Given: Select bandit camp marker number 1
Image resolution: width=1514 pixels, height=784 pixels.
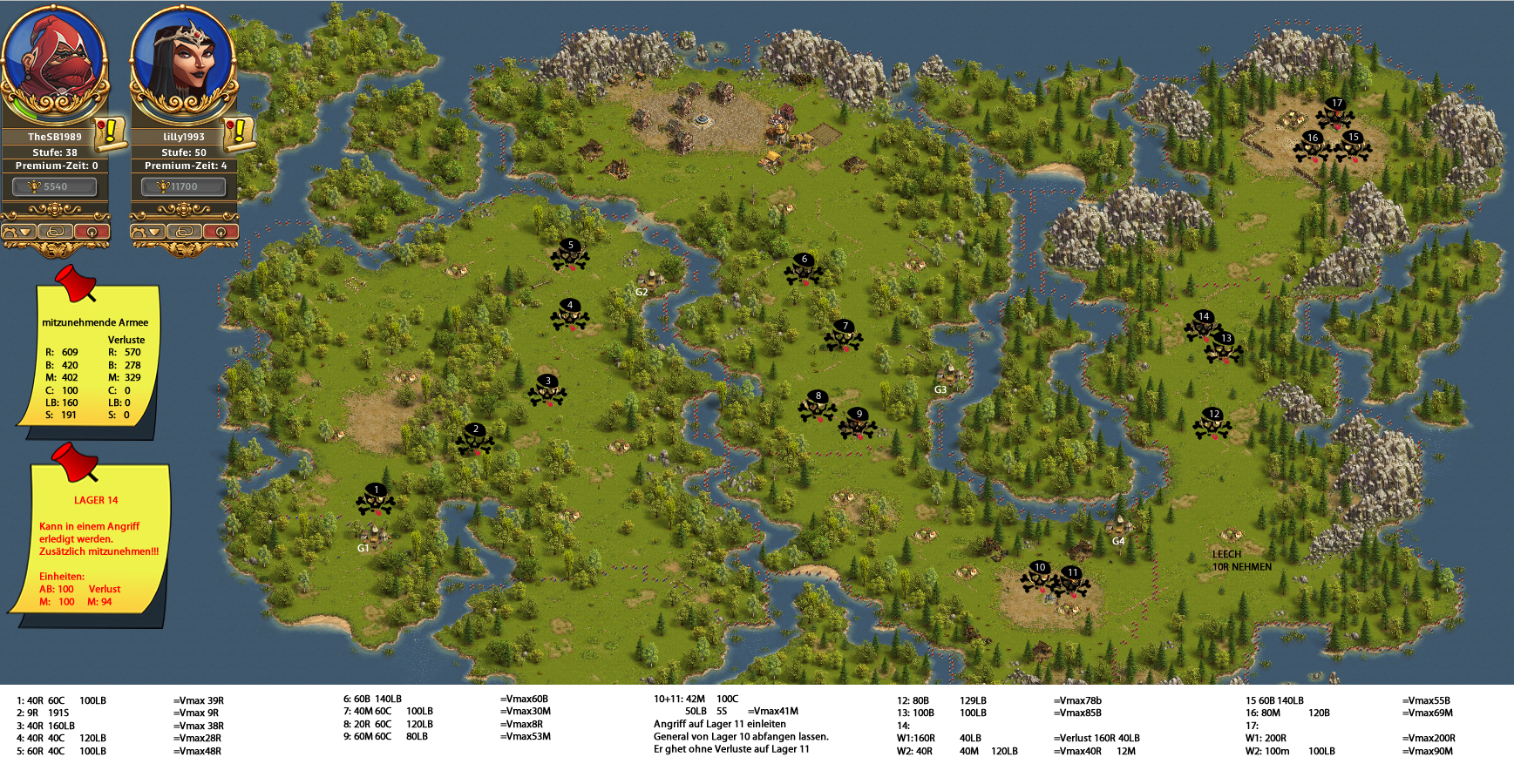Looking at the screenshot, I should pos(376,500).
